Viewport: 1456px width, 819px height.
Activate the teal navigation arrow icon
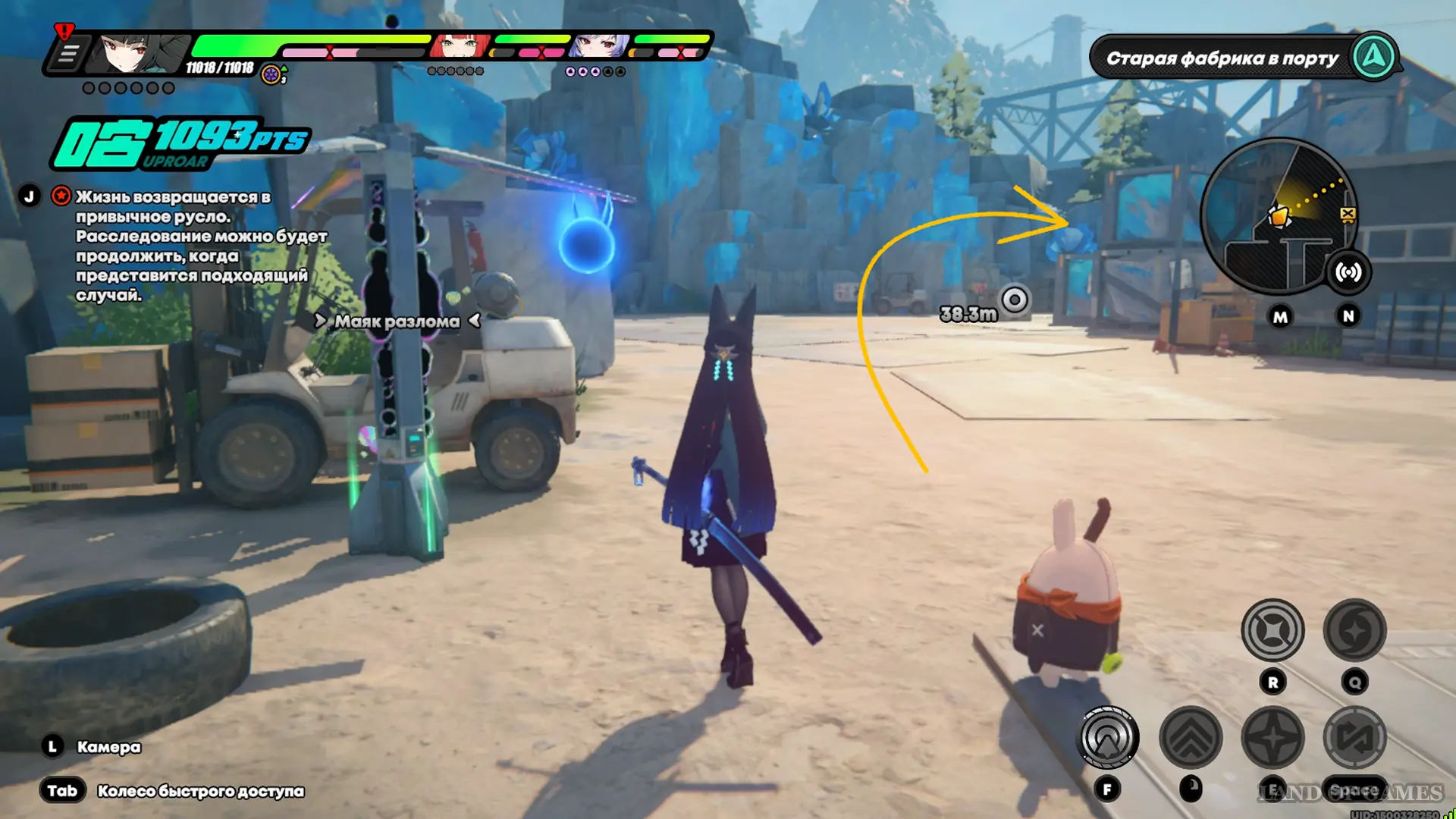tap(1374, 57)
